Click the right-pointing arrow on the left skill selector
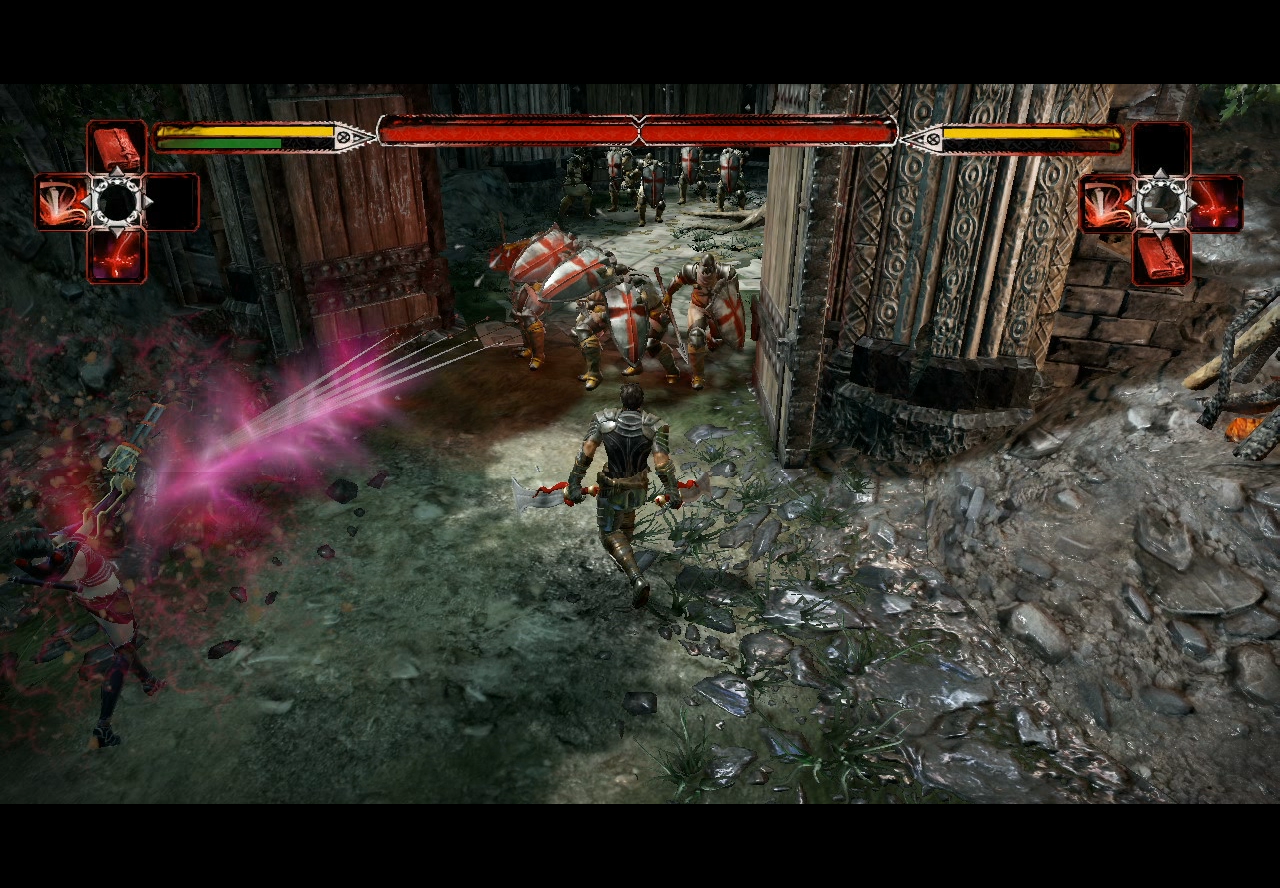 click(x=146, y=202)
